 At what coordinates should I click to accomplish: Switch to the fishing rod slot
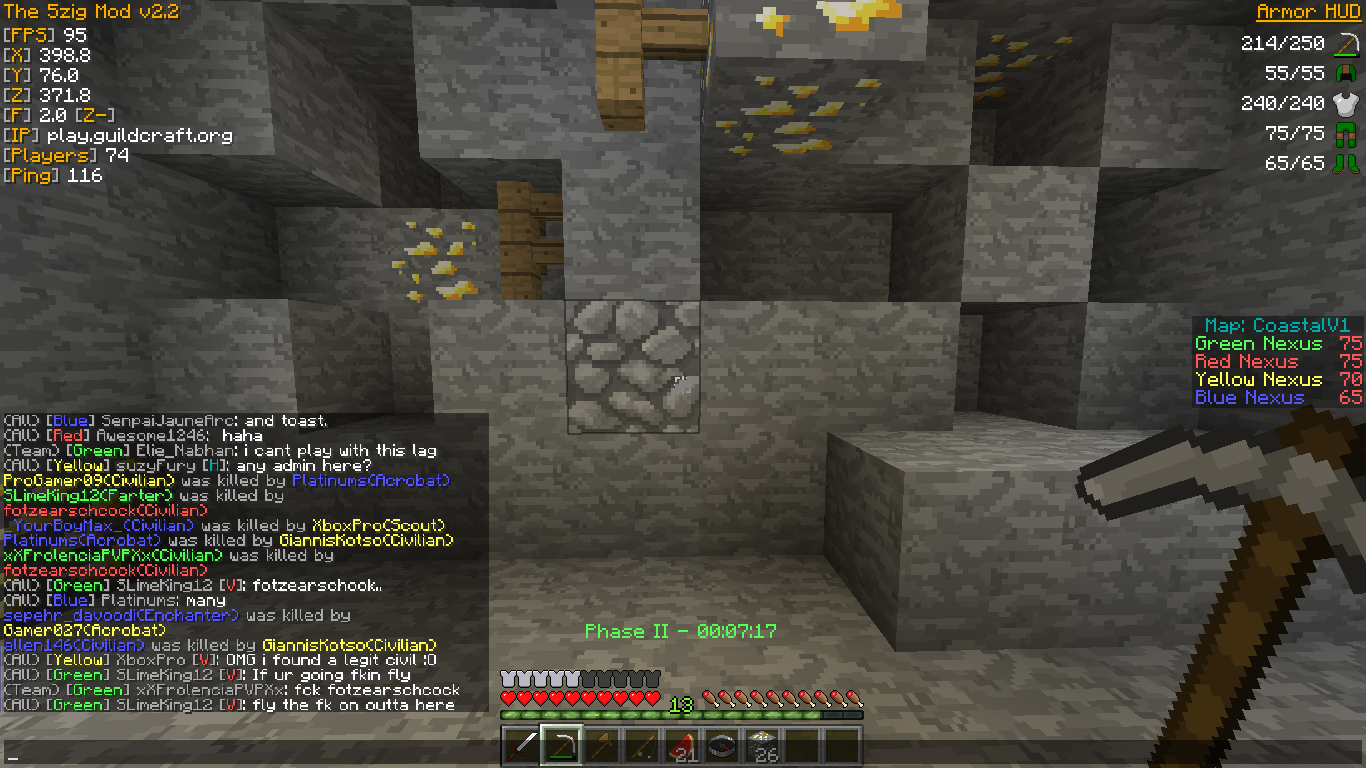641,746
